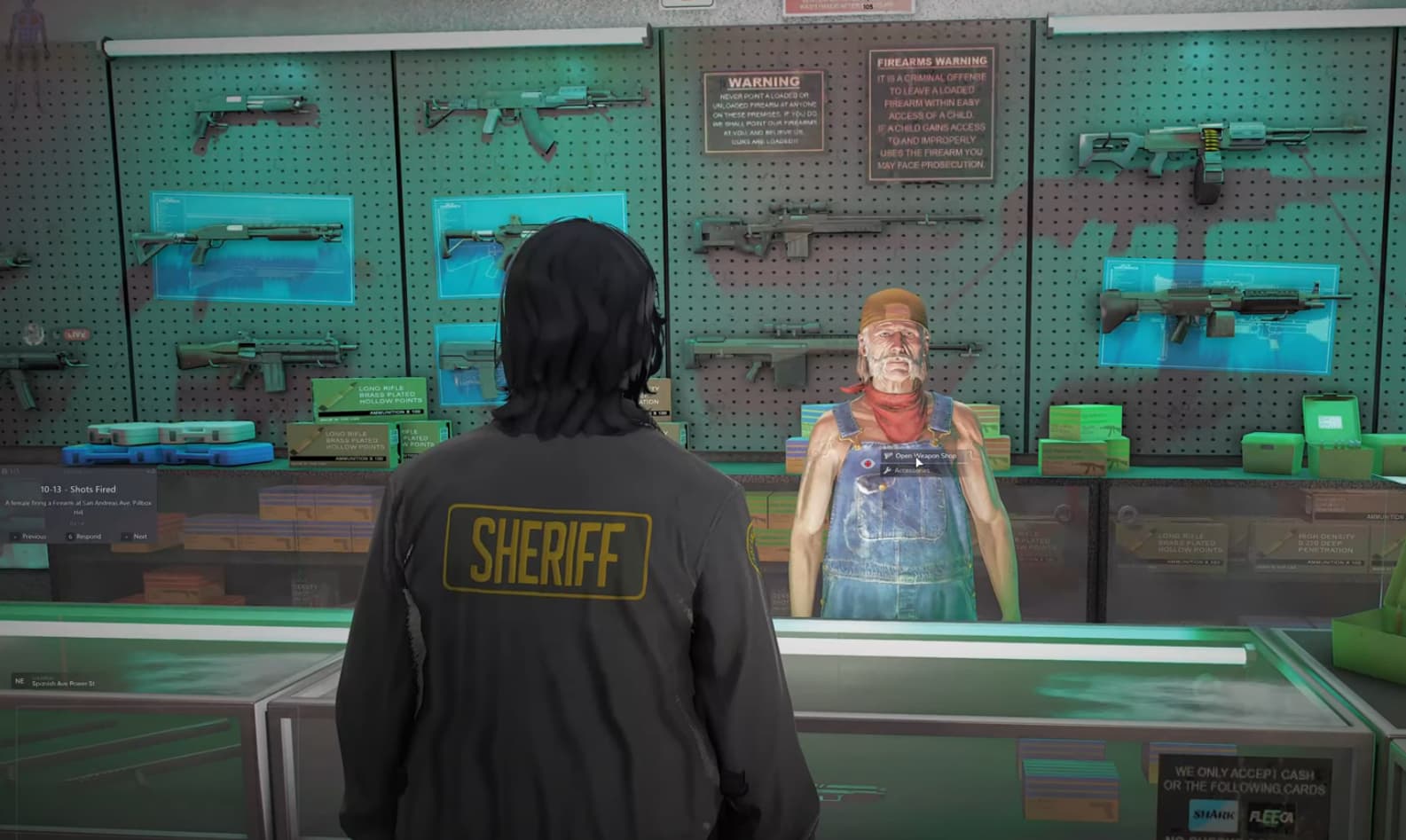Image resolution: width=1406 pixels, height=840 pixels.
Task: Click the keybind badge next to Respond
Action: click(71, 537)
